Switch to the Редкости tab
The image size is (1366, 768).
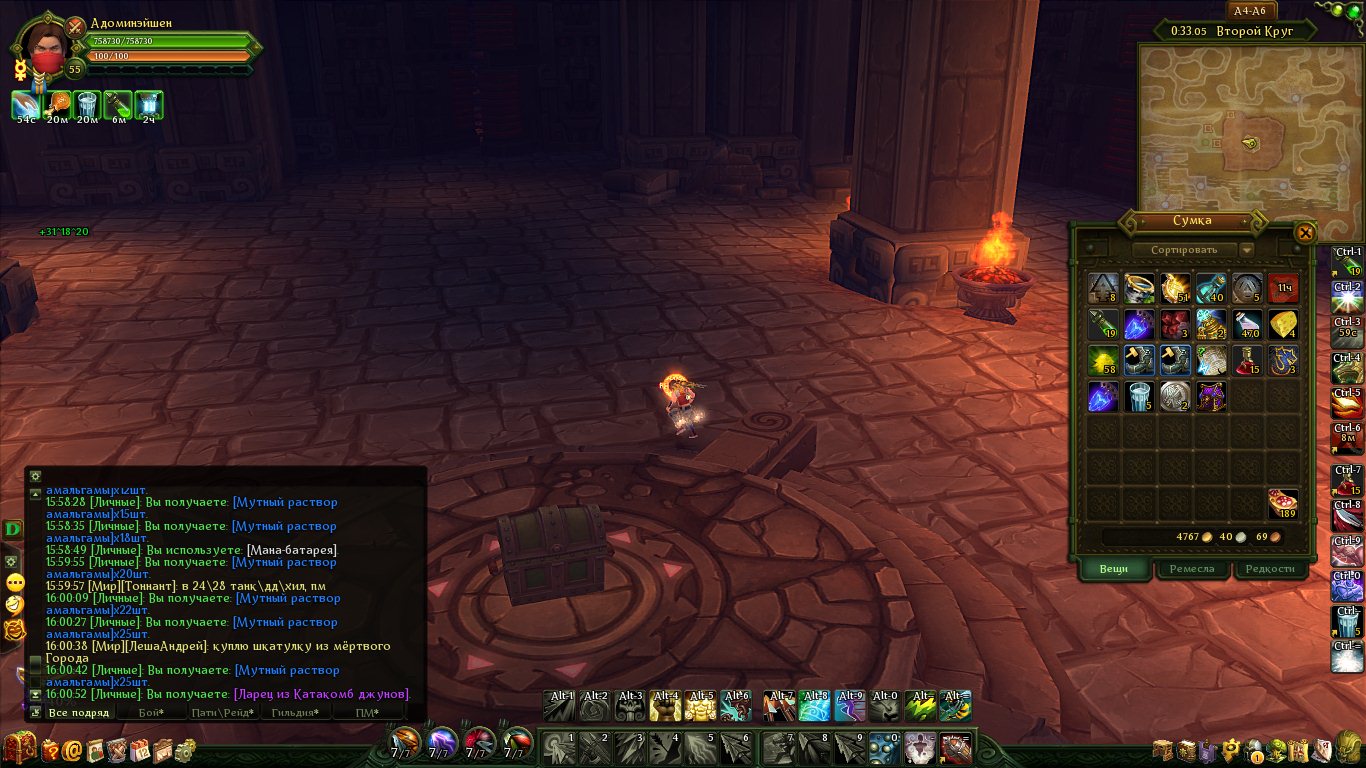[x=1270, y=569]
